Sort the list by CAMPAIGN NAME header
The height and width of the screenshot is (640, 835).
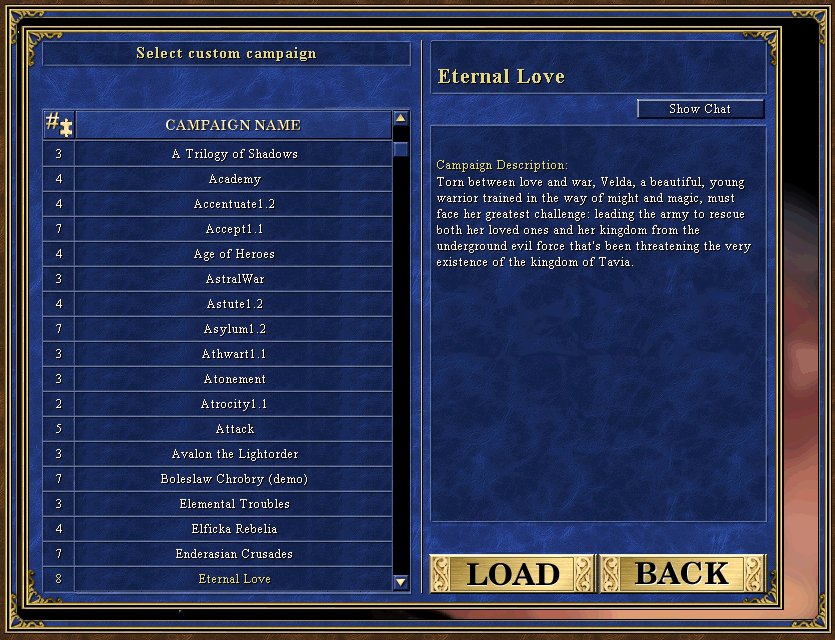tap(233, 125)
